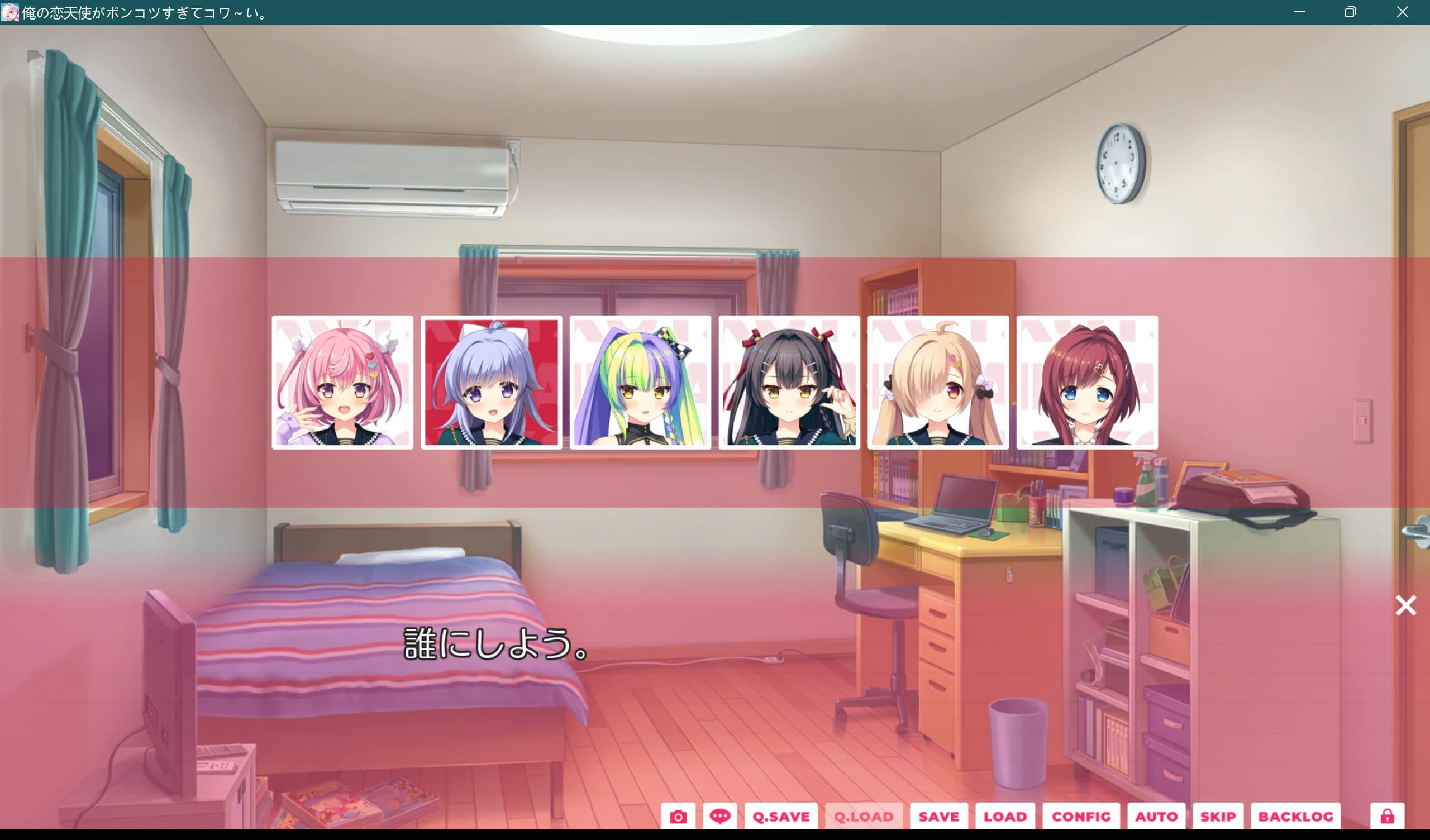Image resolution: width=1430 pixels, height=840 pixels.
Task: Close the character selection overlay with the X
Action: (1405, 605)
